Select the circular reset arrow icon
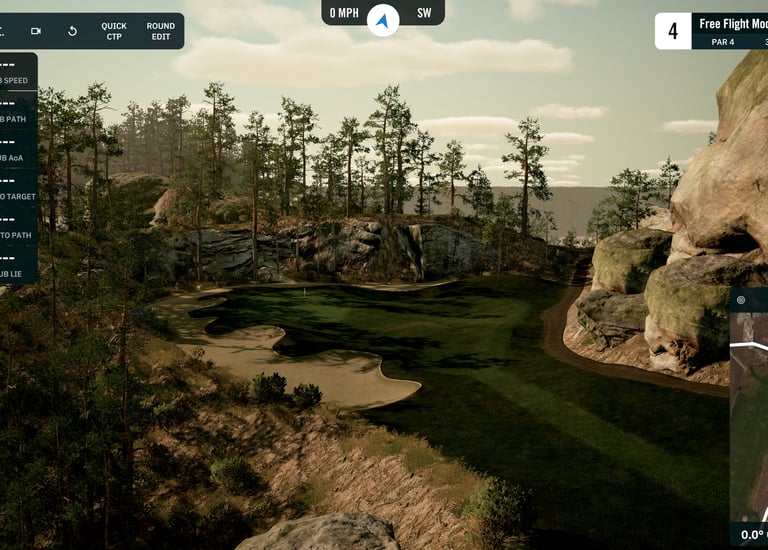 [72, 31]
